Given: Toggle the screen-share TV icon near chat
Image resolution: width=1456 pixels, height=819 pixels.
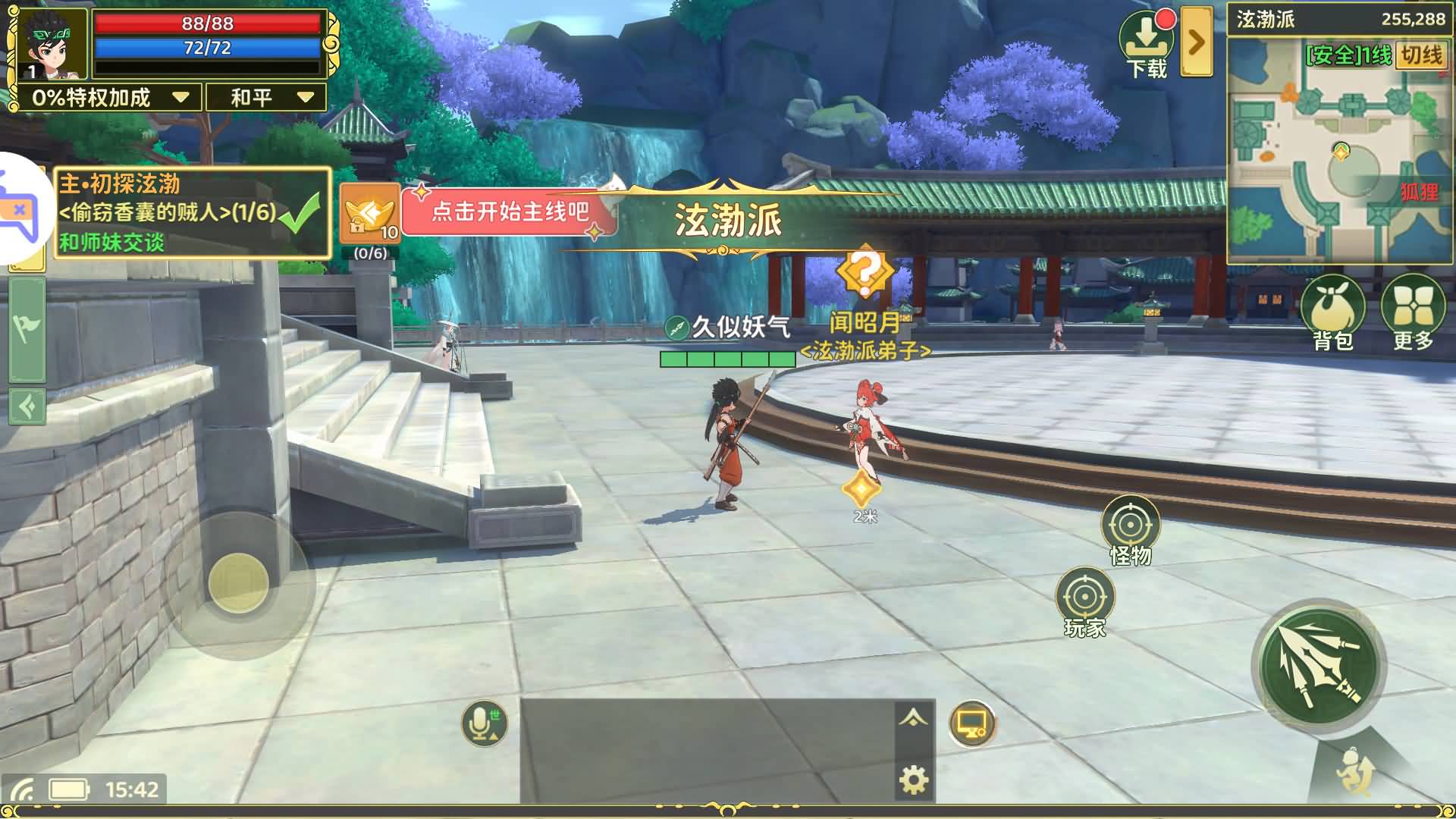Looking at the screenshot, I should 971,724.
